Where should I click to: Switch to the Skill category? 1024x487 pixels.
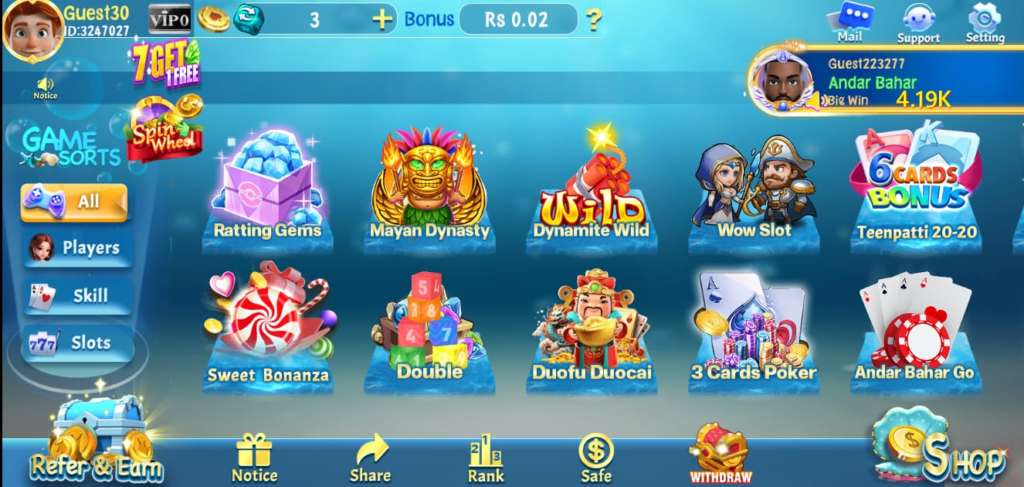(78, 295)
